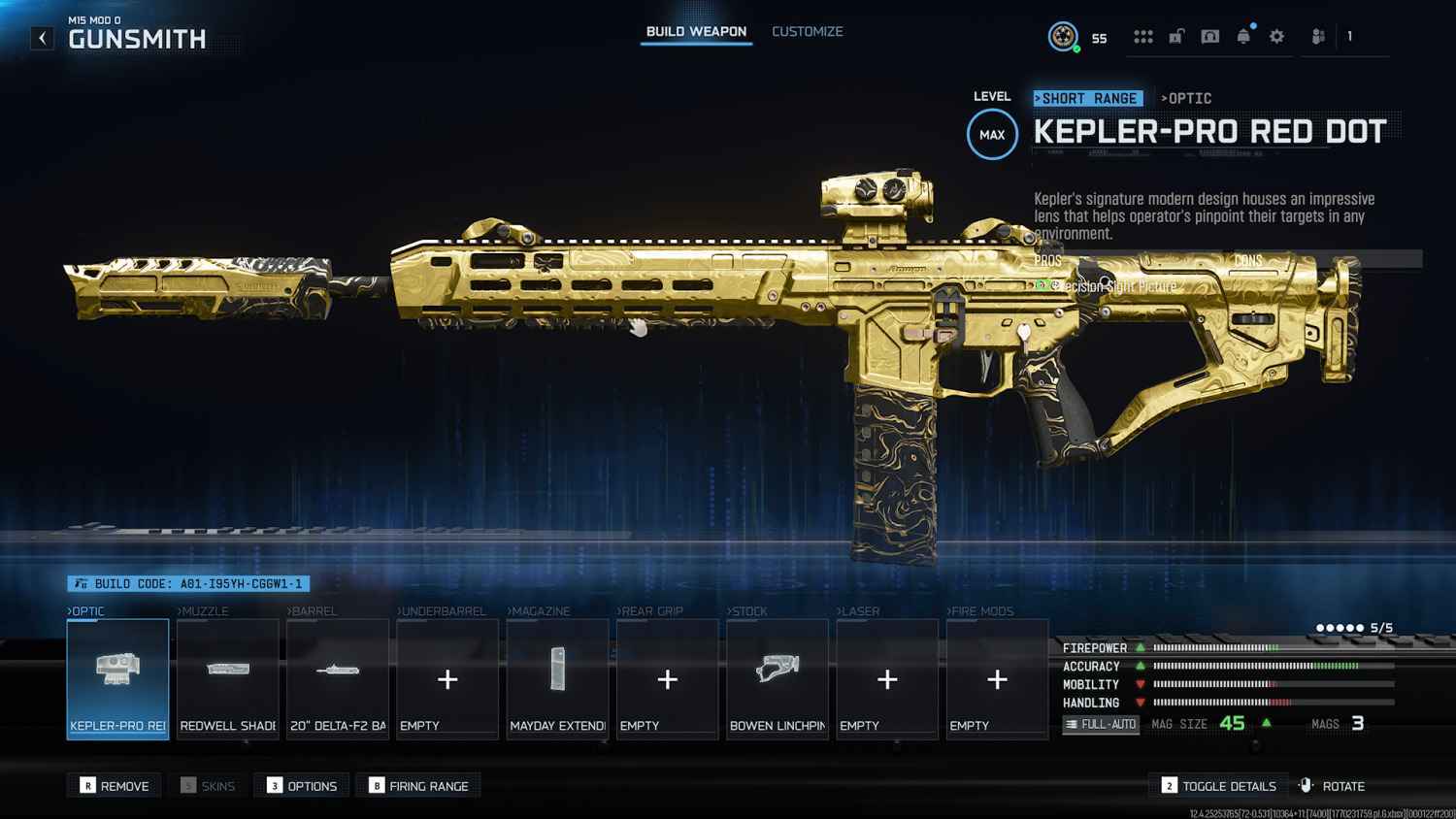Screen dimensions: 1456x819
Task: Click the FULL-AUTO fire mode indicator
Action: pos(1100,723)
